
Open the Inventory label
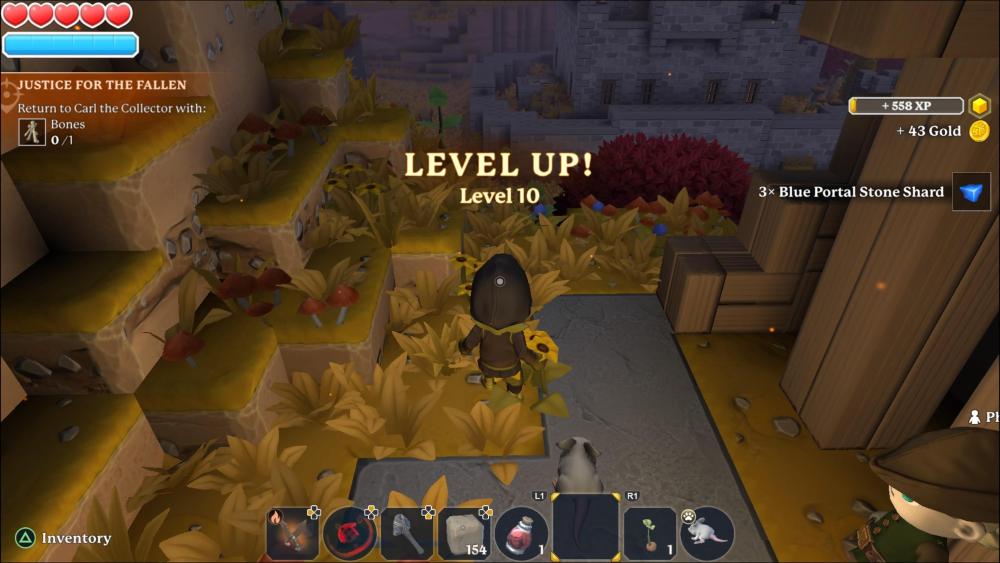(x=76, y=538)
